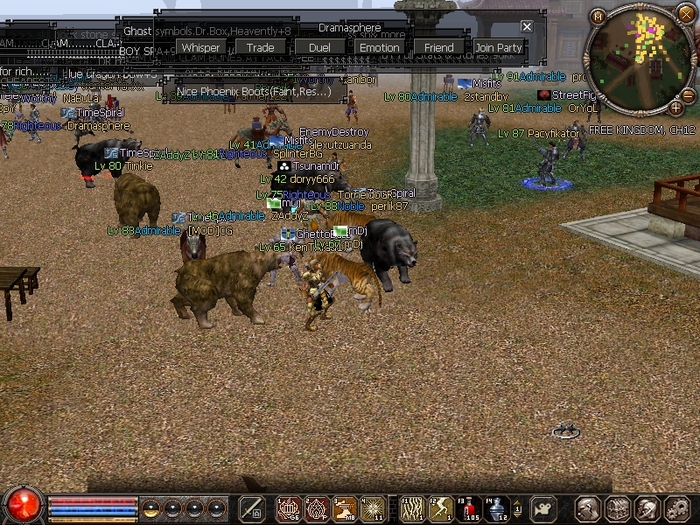Image resolution: width=700 pixels, height=525 pixels.
Task: Use the red health potion slot
Action: coord(467,509)
